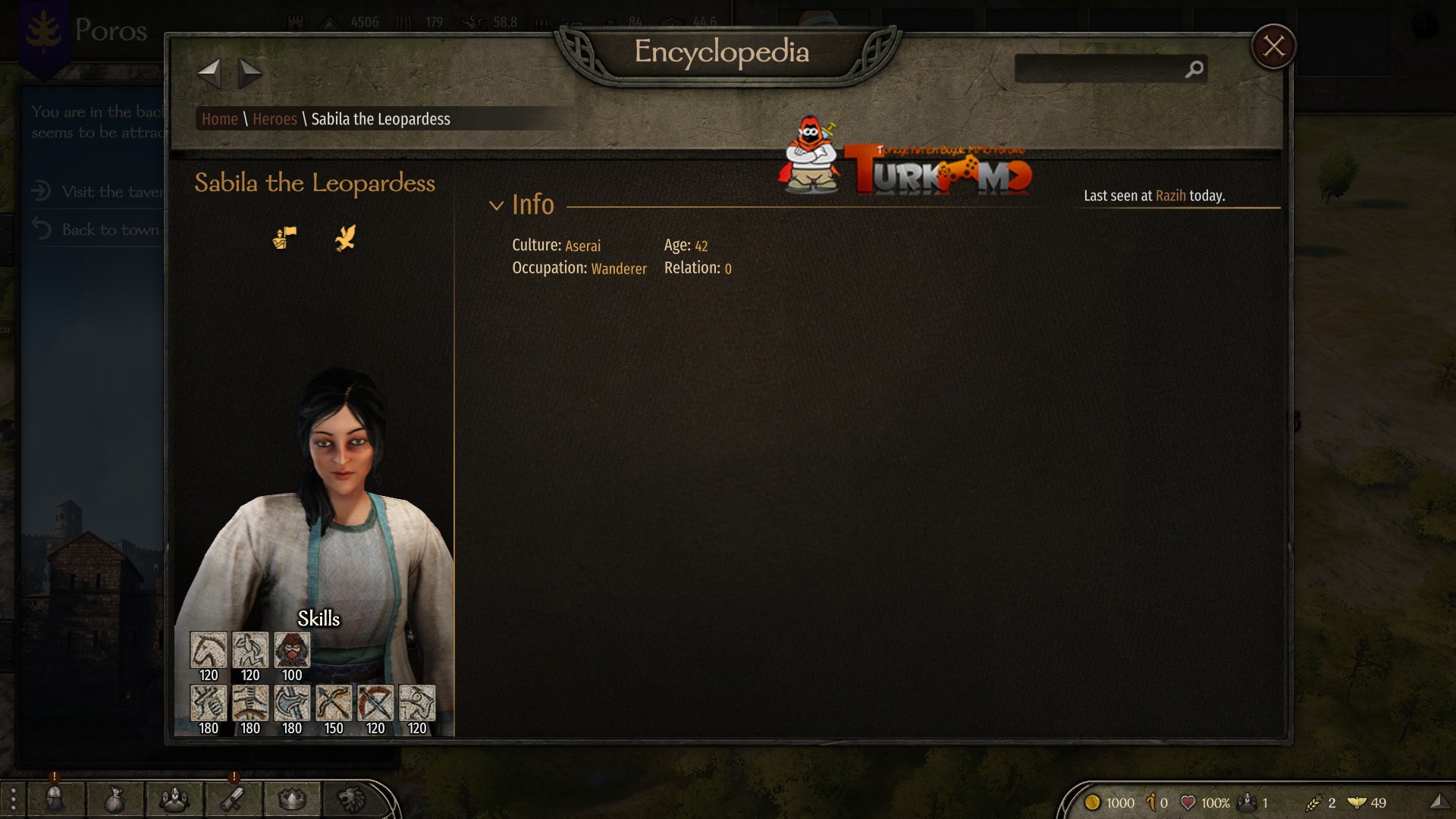The height and width of the screenshot is (819, 1456).
Task: Open the Aserai culture page link
Action: pyautogui.click(x=582, y=246)
